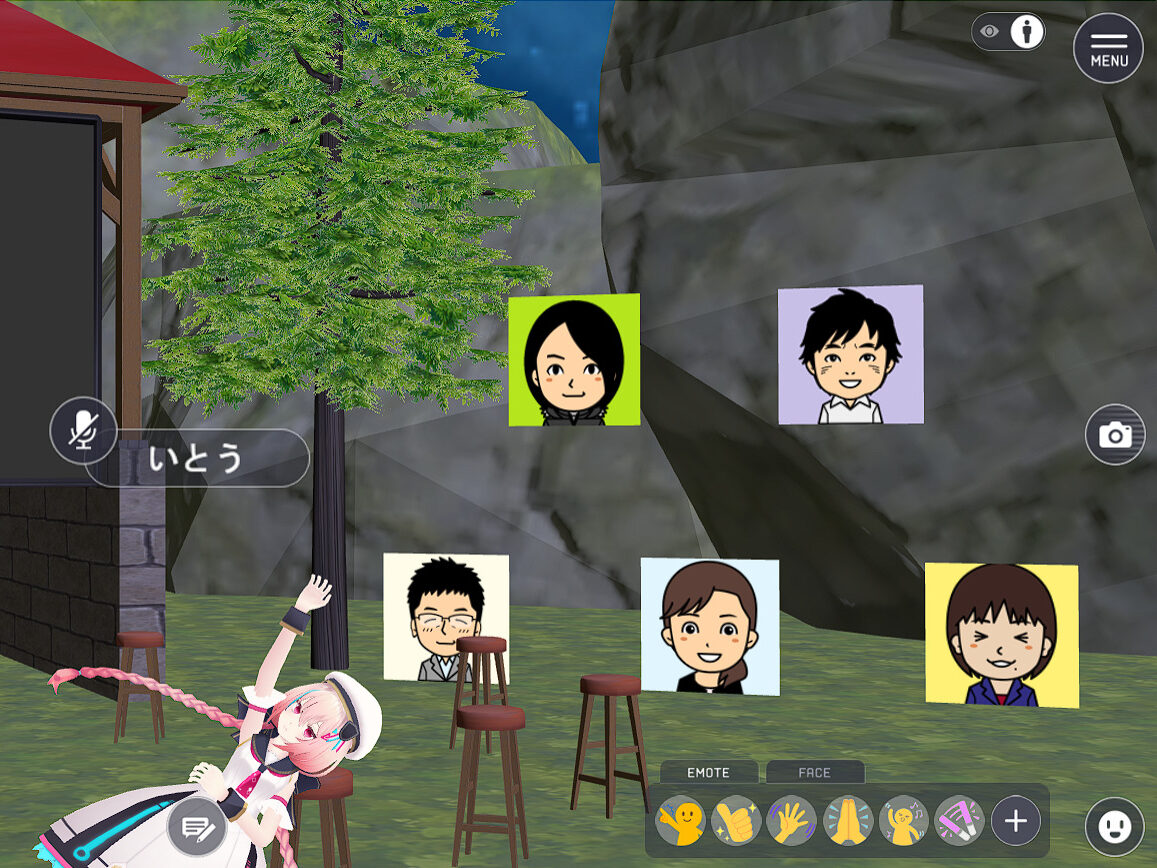1157x868 pixels.
Task: Choose the dancing figure with music notes emote
Action: [x=904, y=822]
